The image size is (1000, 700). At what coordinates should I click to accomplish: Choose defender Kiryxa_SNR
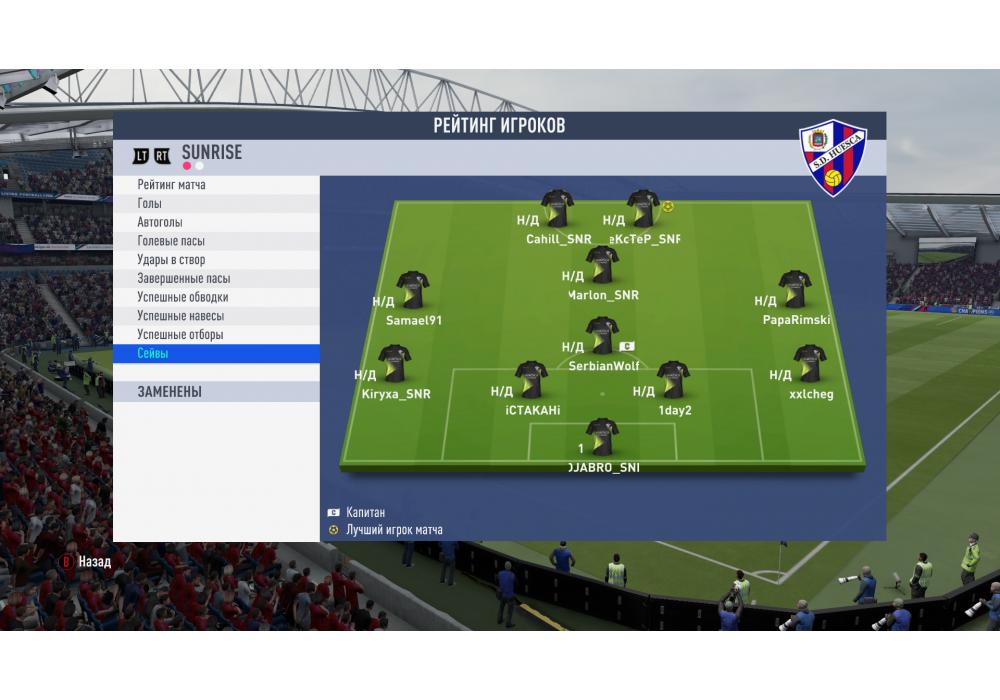point(394,364)
